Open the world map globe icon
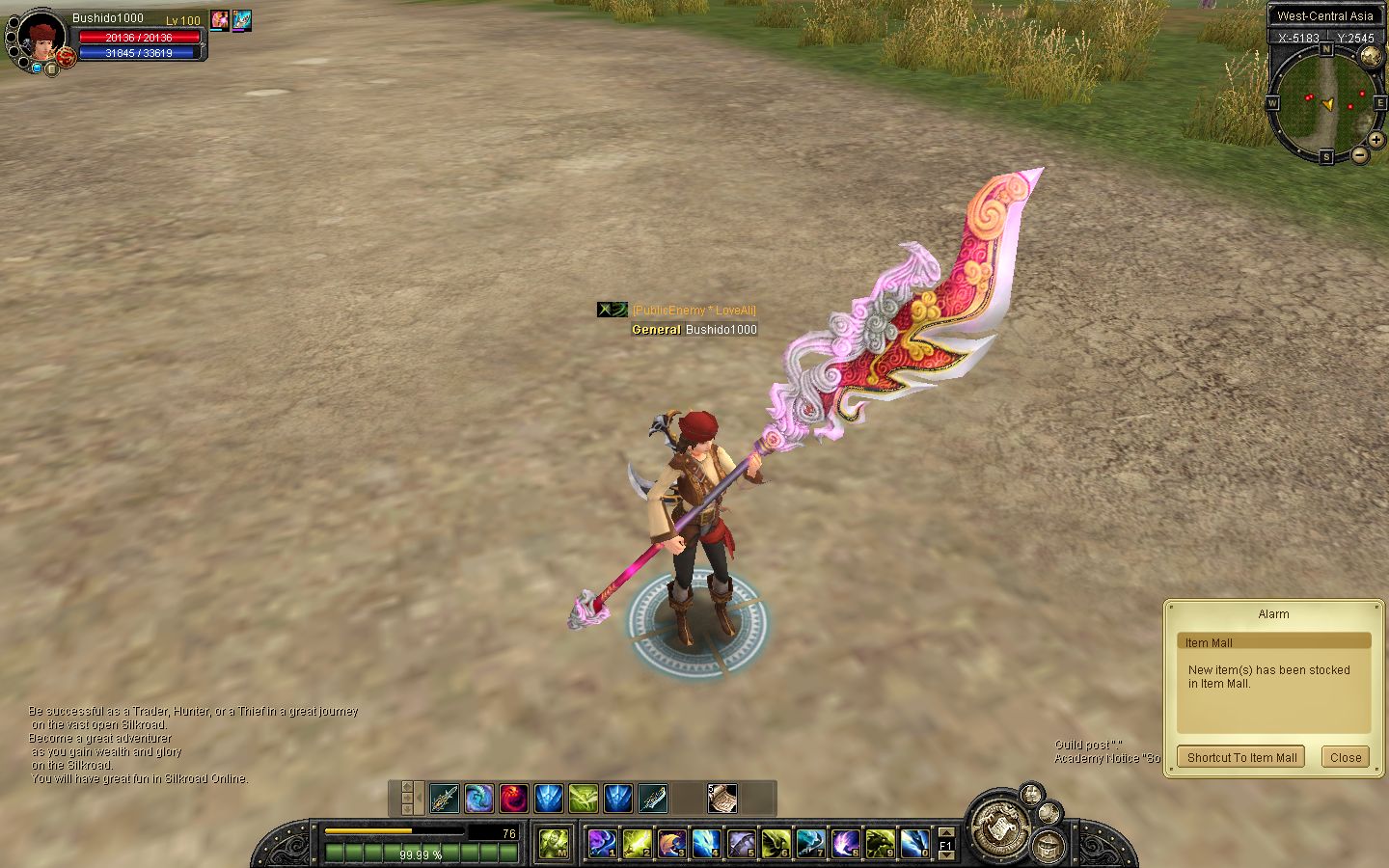This screenshot has width=1389, height=868. pos(1371,56)
